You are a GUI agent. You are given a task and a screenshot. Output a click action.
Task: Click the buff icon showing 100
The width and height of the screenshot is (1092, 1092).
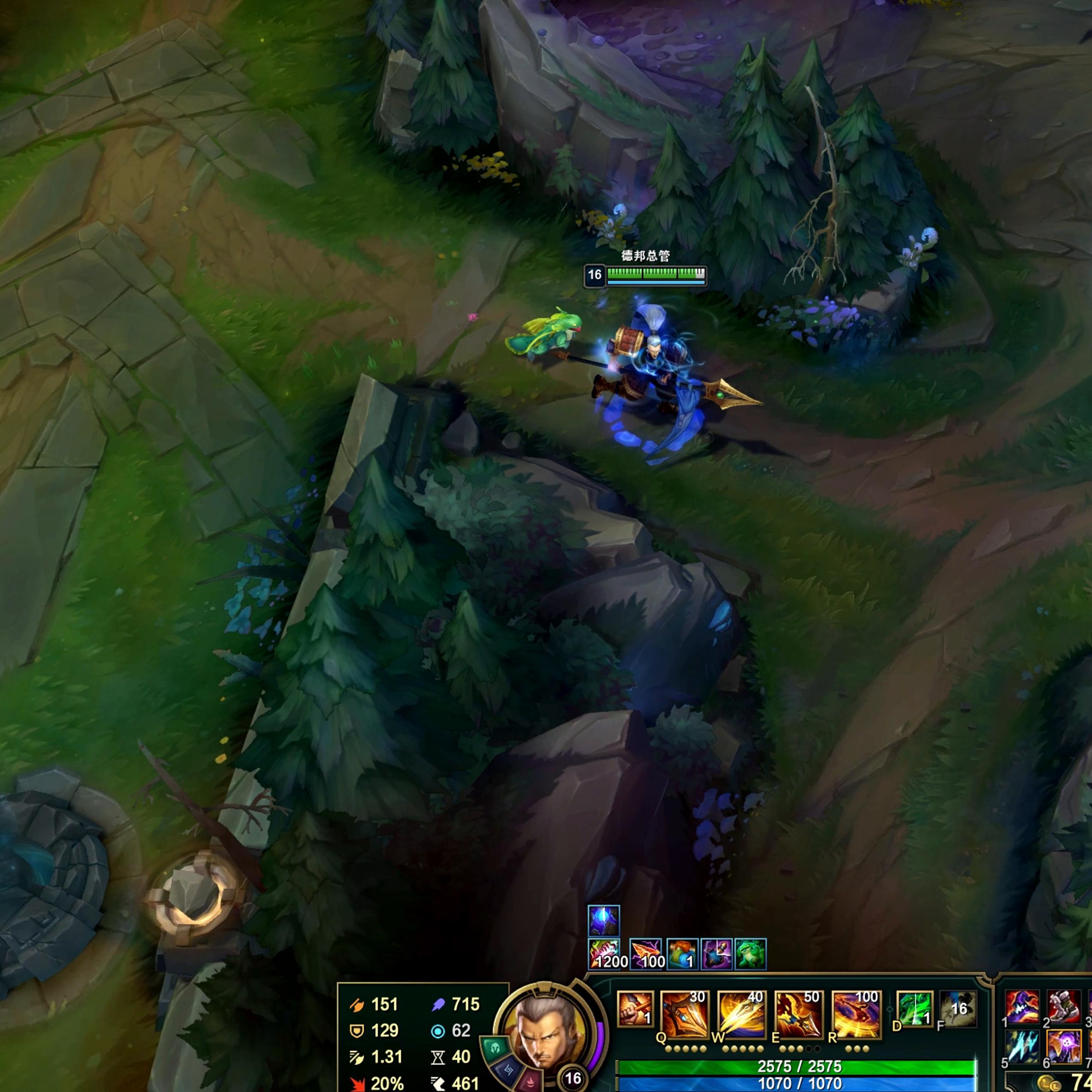[645, 955]
